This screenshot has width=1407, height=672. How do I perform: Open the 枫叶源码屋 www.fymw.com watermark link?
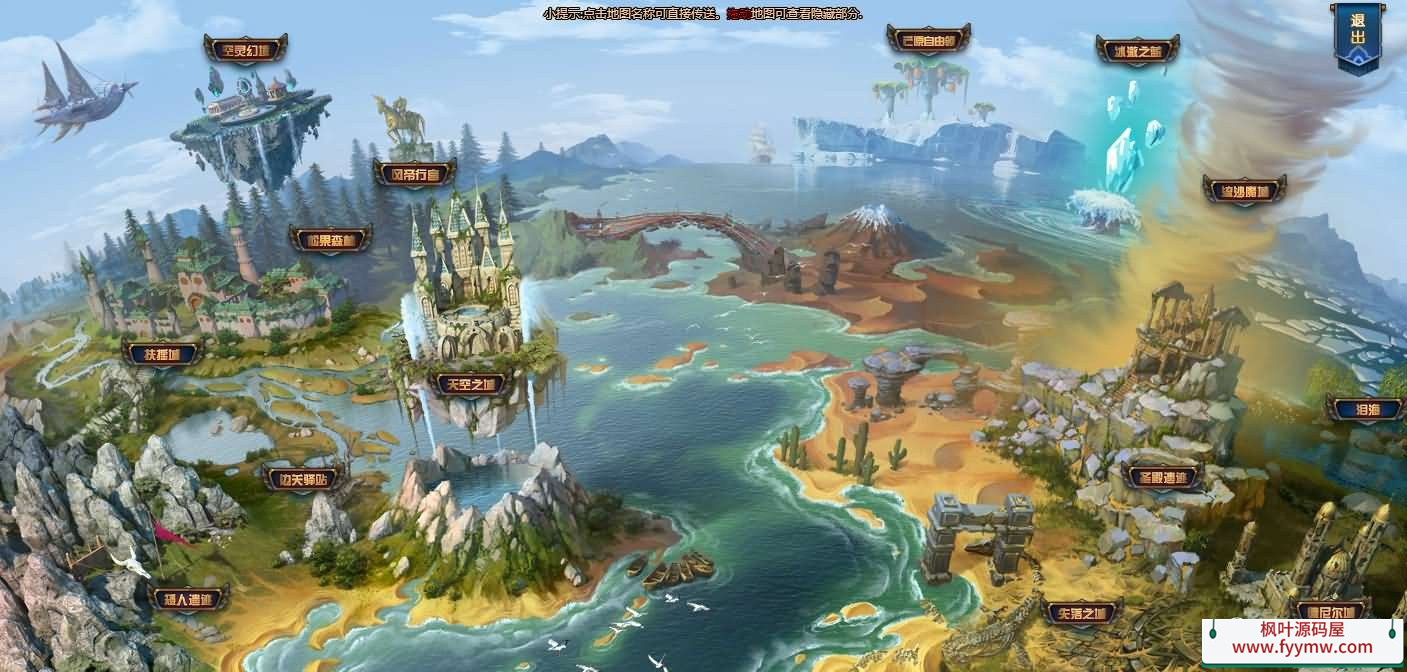coord(1302,639)
